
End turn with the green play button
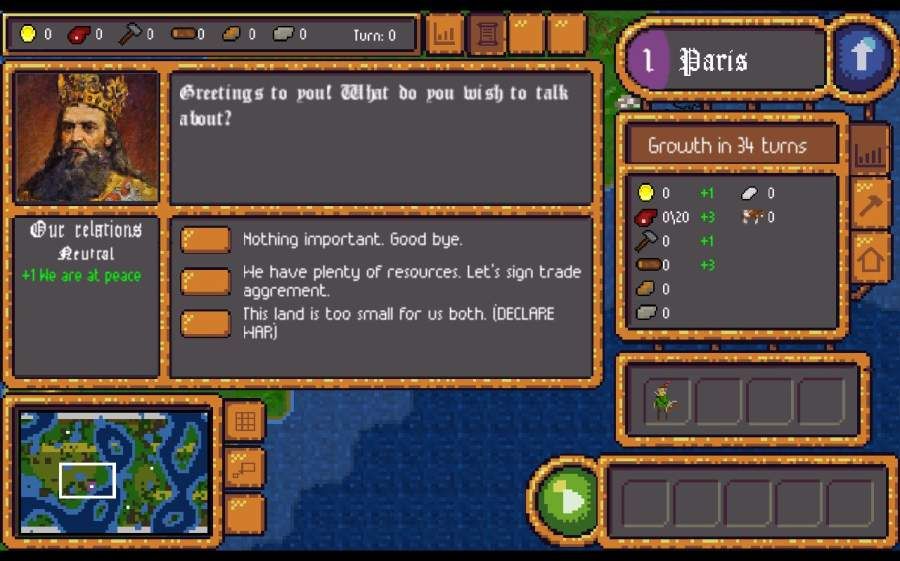tap(566, 498)
